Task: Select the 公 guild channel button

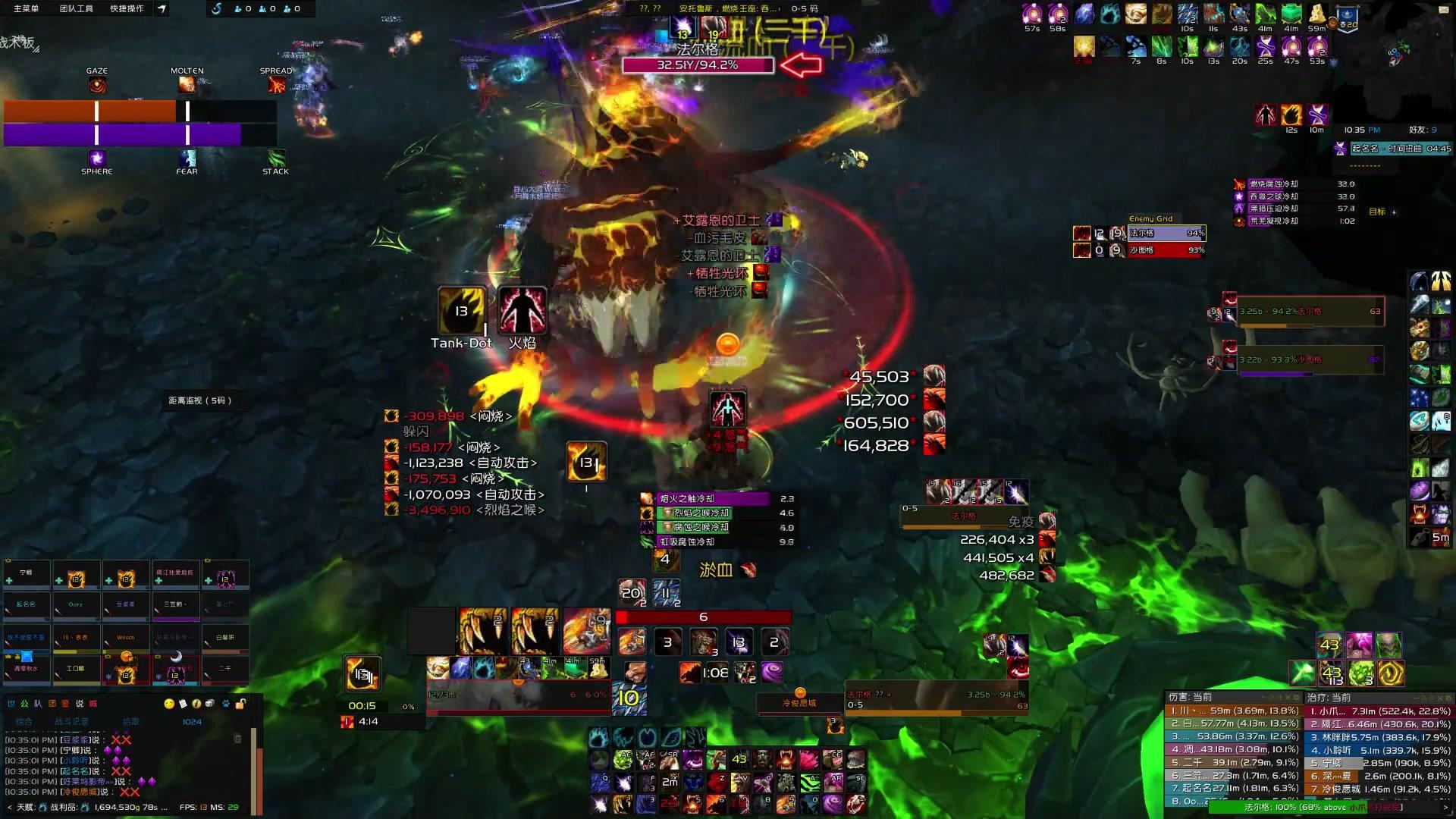Action: tap(24, 704)
